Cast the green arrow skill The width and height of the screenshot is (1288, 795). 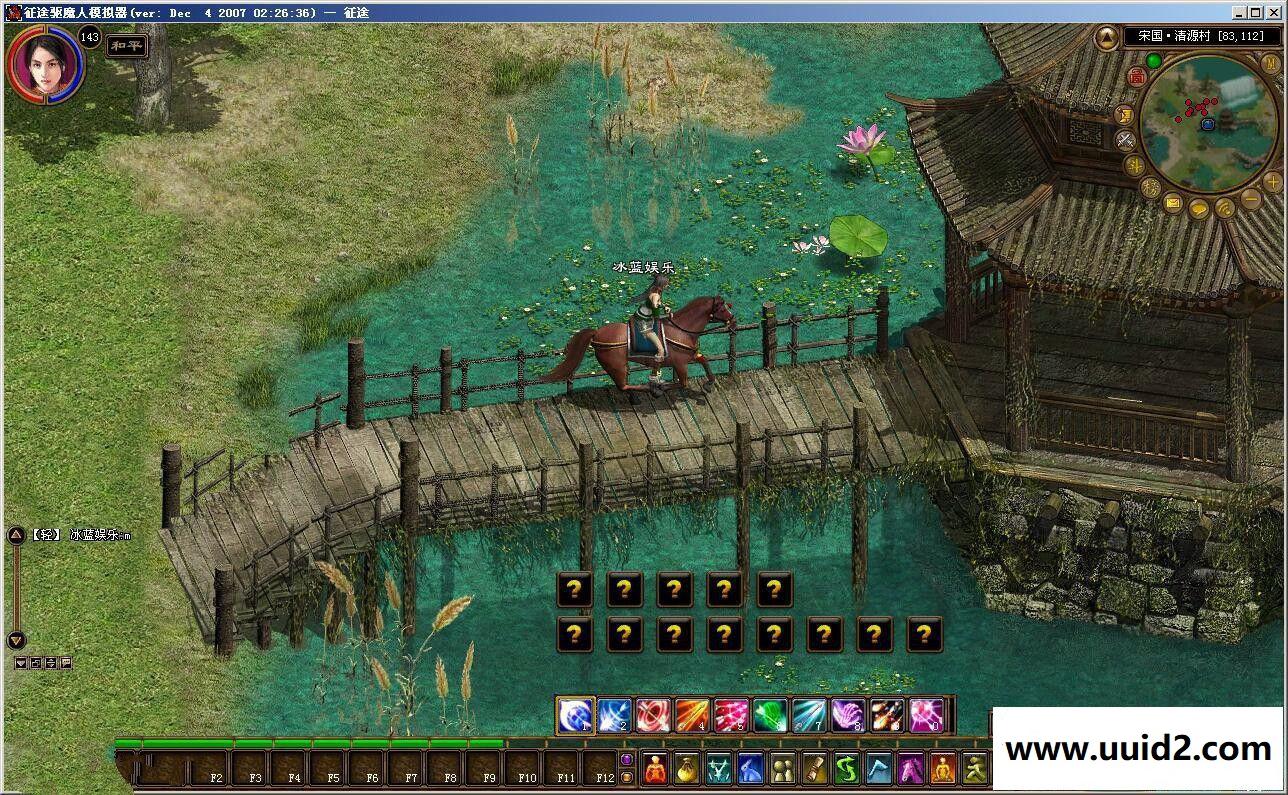(770, 715)
